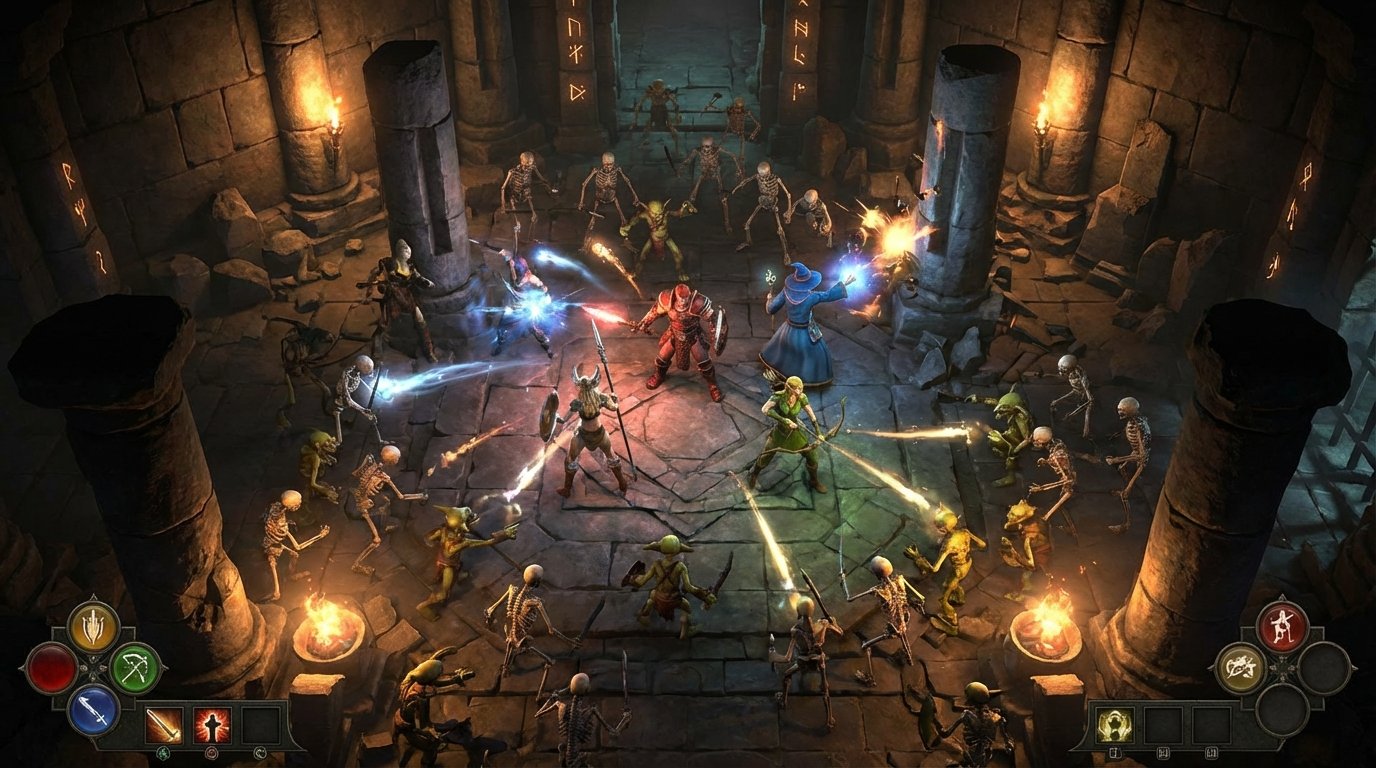This screenshot has height=768, width=1376.
Task: Click the red warrior-stance orb on right HUD
Action: click(x=1282, y=625)
